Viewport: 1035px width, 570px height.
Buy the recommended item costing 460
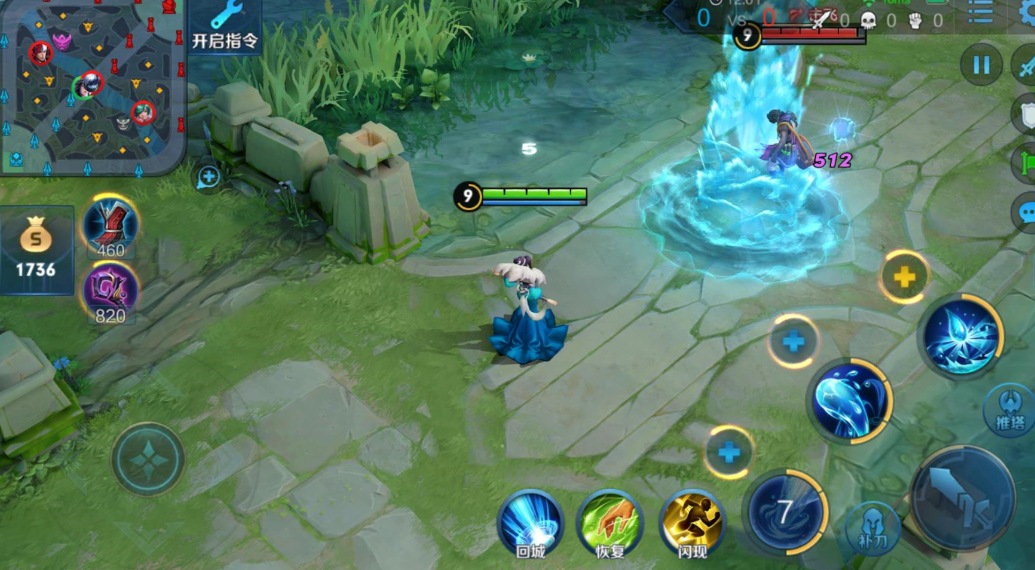pyautogui.click(x=110, y=225)
